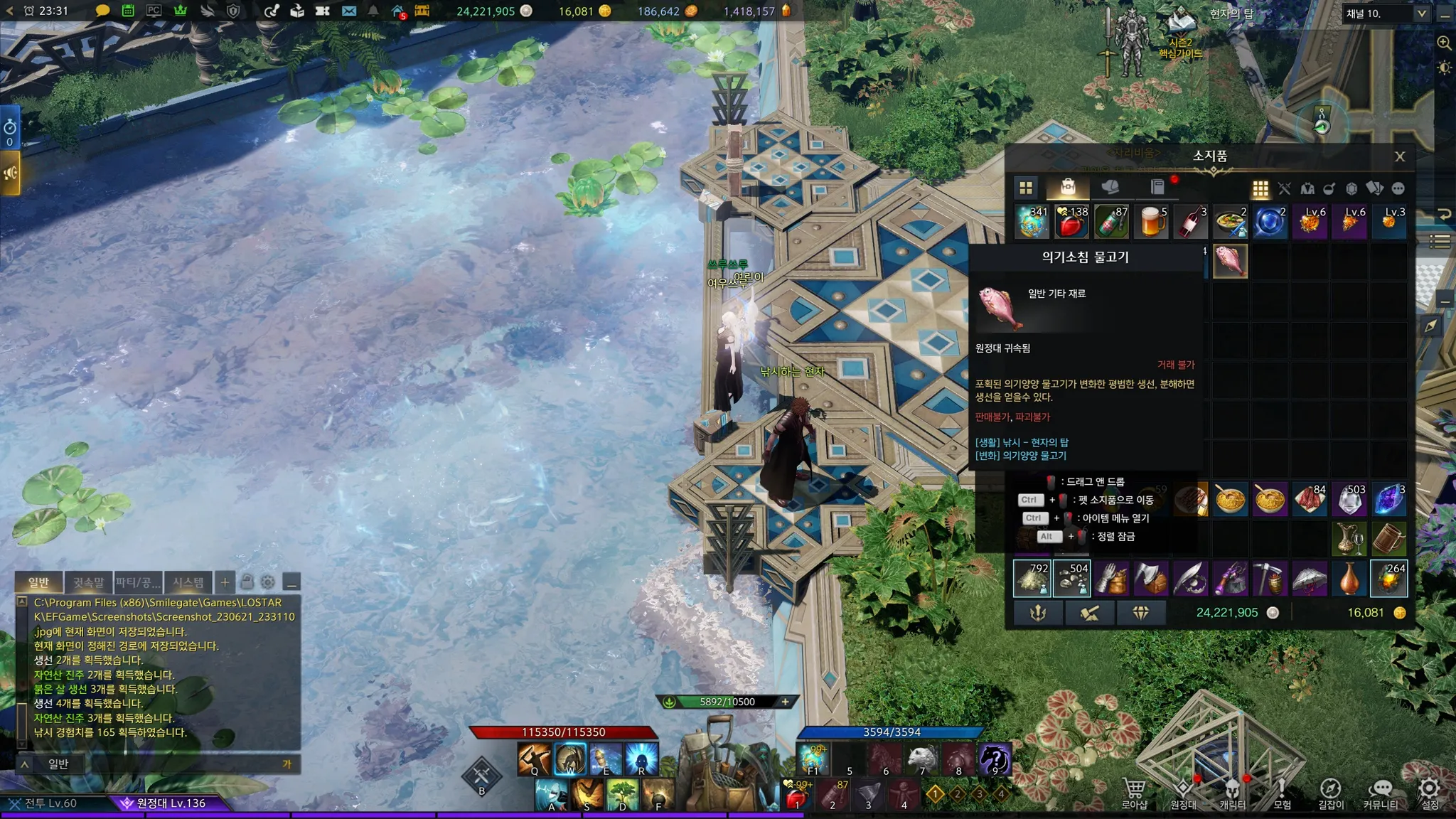The width and height of the screenshot is (1456, 819).
Task: Add a new chat tab
Action: 225,582
